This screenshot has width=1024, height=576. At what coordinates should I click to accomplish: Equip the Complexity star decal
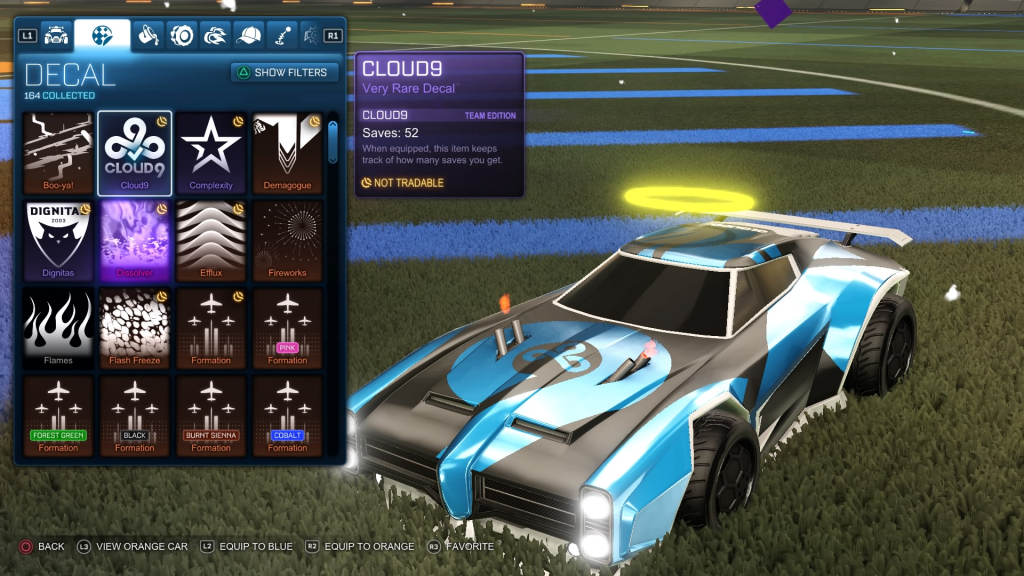point(211,151)
